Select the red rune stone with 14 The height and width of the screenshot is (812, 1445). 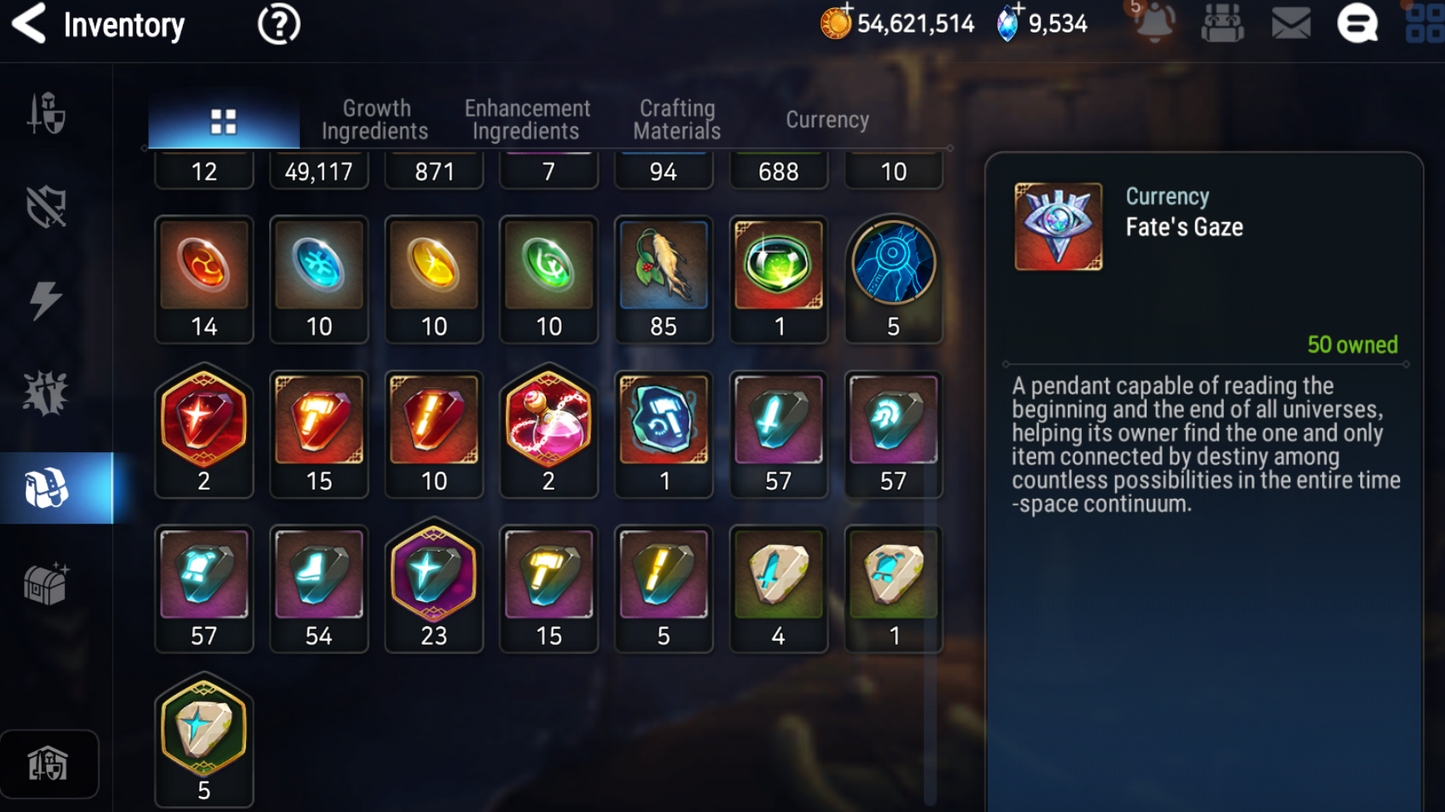(204, 278)
